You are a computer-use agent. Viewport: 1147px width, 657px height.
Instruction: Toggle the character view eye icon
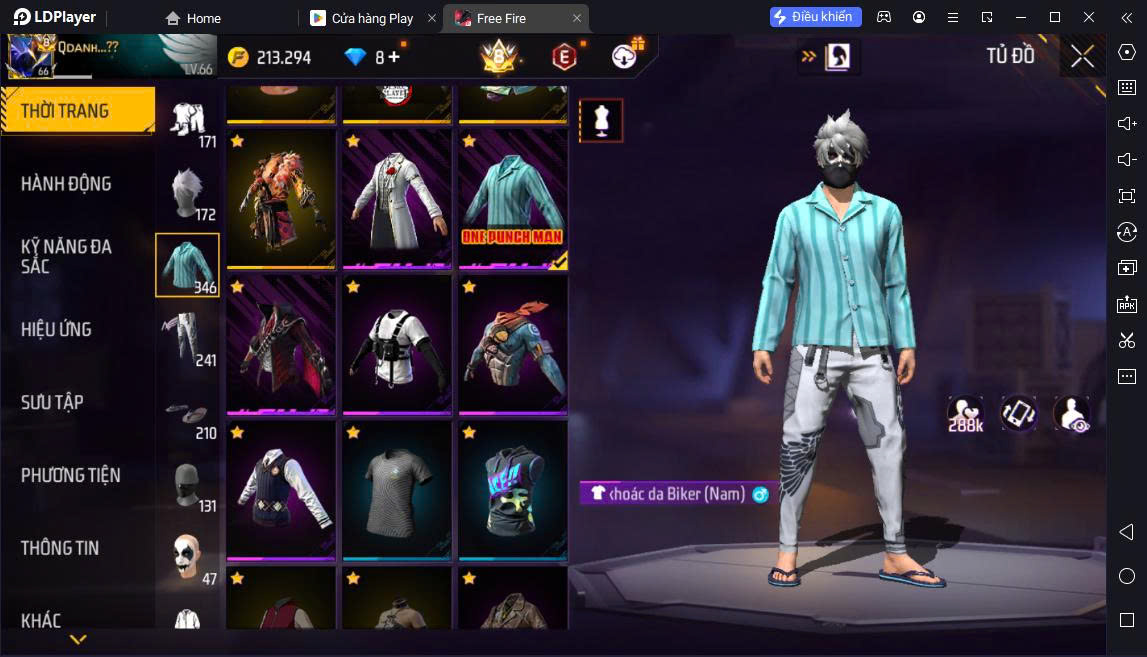click(1071, 414)
